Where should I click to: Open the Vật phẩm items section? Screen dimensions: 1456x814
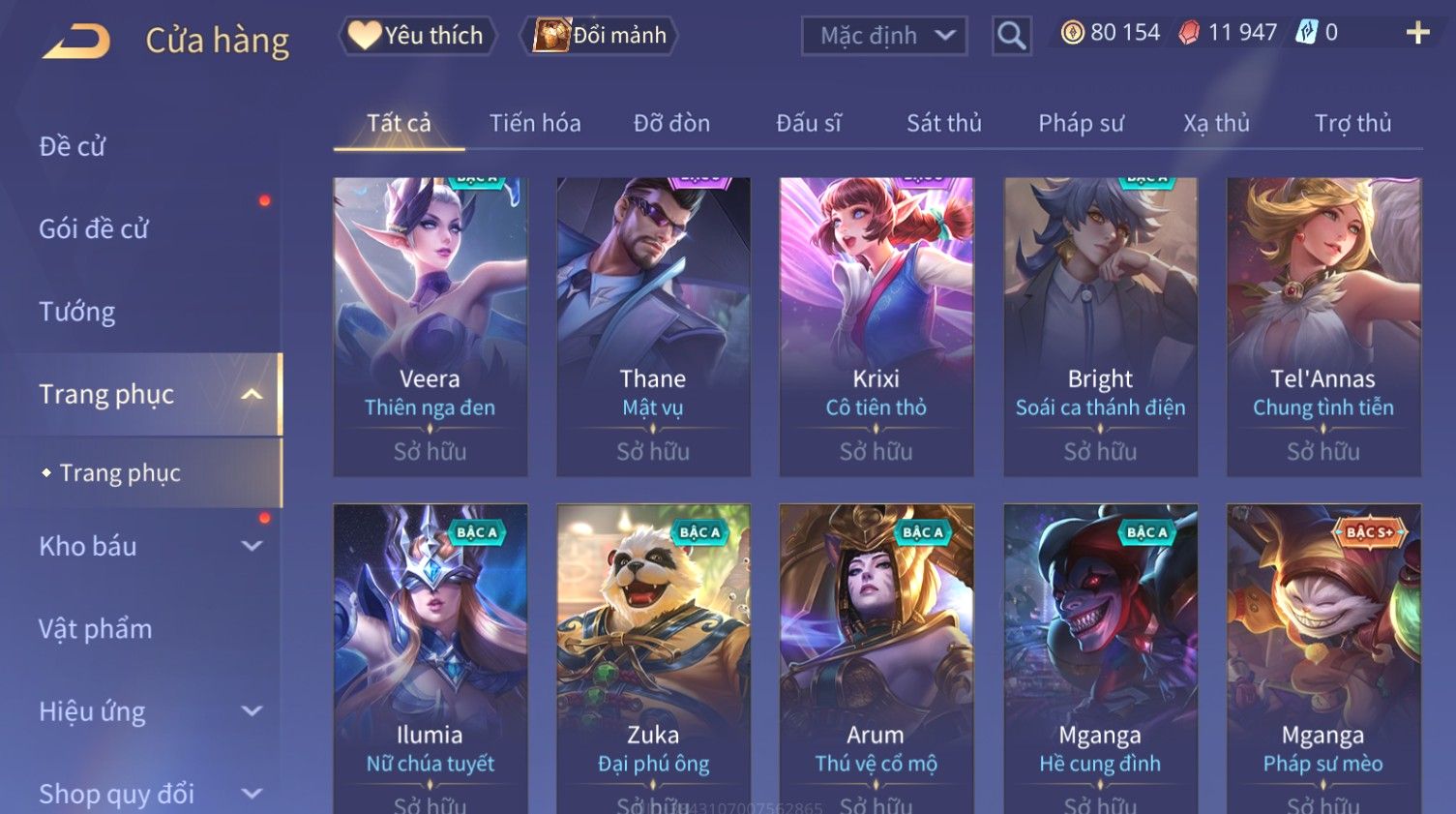[x=96, y=629]
